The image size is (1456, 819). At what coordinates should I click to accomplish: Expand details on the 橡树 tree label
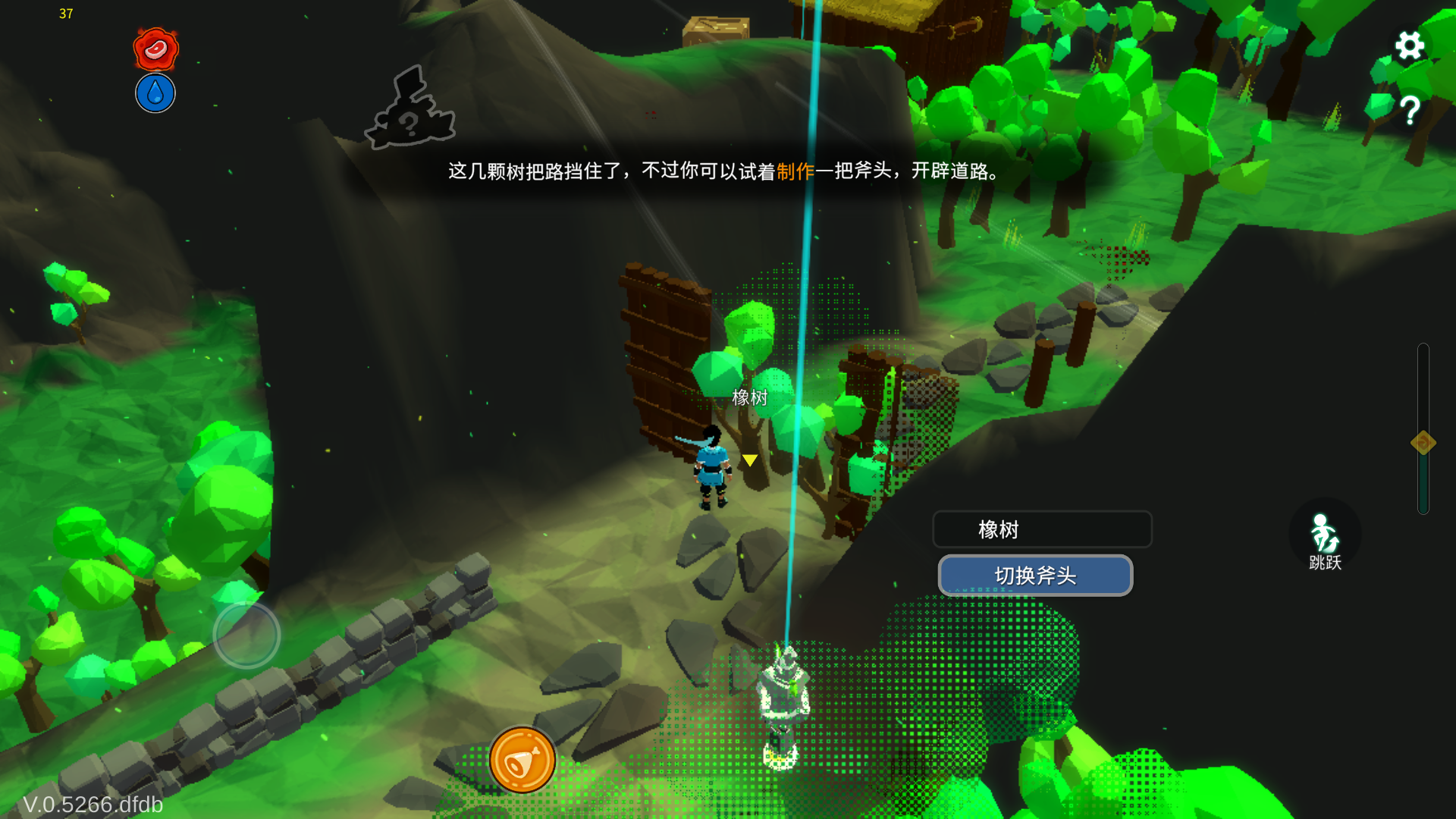click(1042, 529)
